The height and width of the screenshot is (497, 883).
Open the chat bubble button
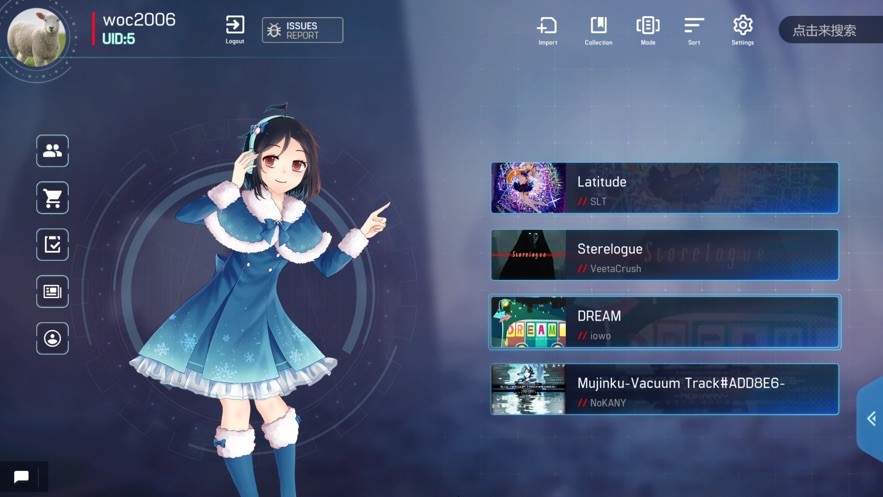tap(22, 477)
